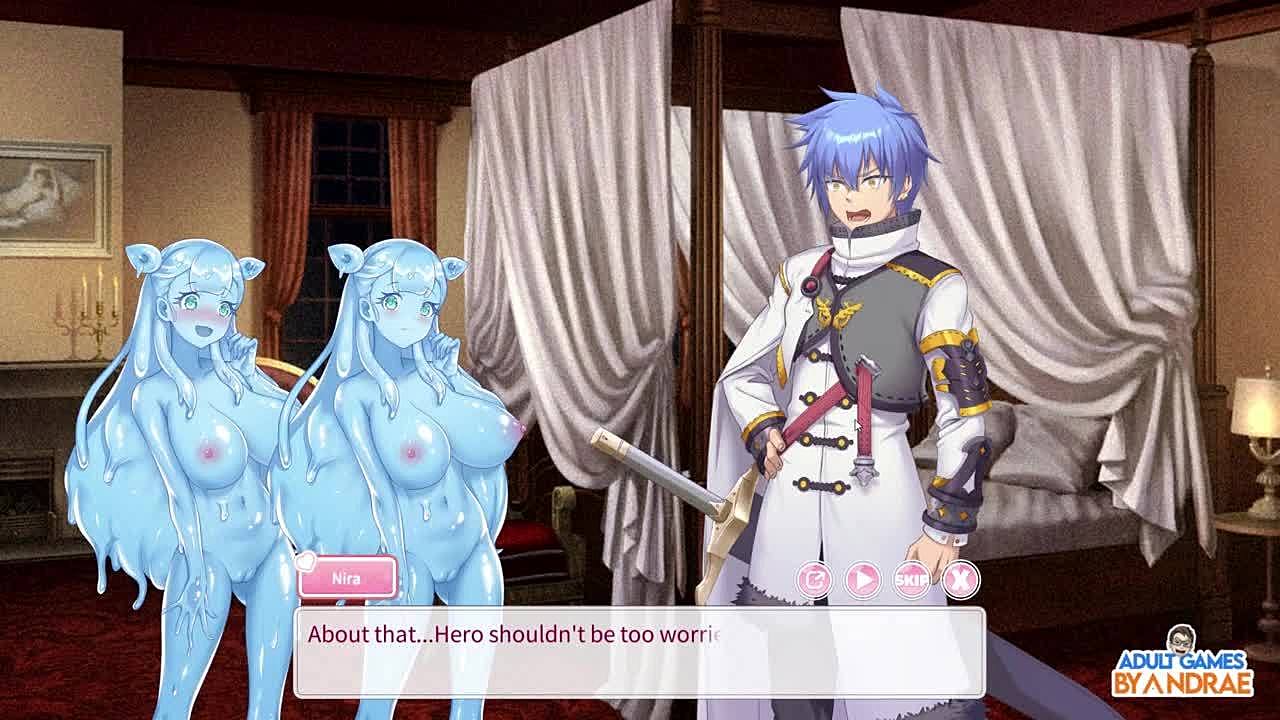Image resolution: width=1280 pixels, height=720 pixels.
Task: Advance the dialogue by clicking the text box
Action: point(639,652)
